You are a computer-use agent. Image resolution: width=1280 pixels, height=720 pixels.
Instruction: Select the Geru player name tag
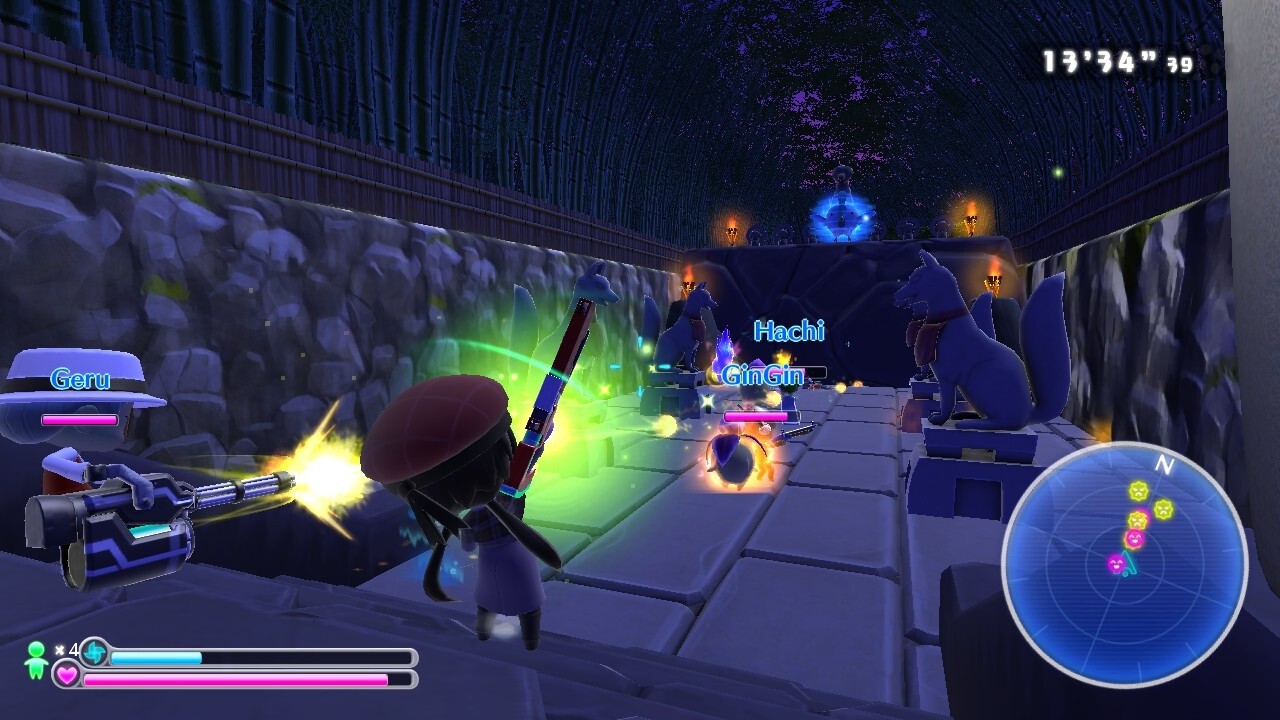pyautogui.click(x=80, y=379)
